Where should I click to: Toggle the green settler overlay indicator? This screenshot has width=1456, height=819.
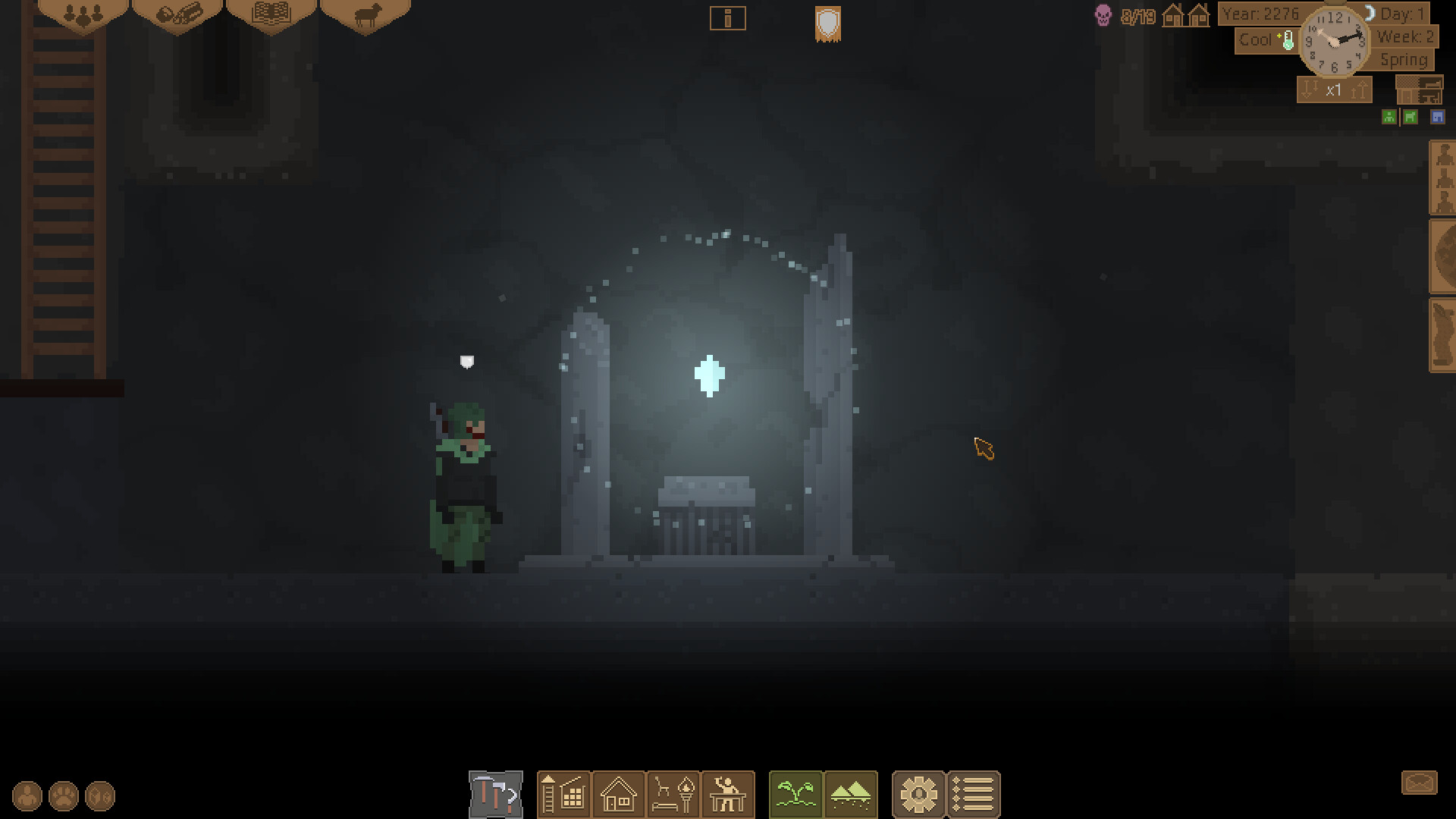pos(1389,117)
